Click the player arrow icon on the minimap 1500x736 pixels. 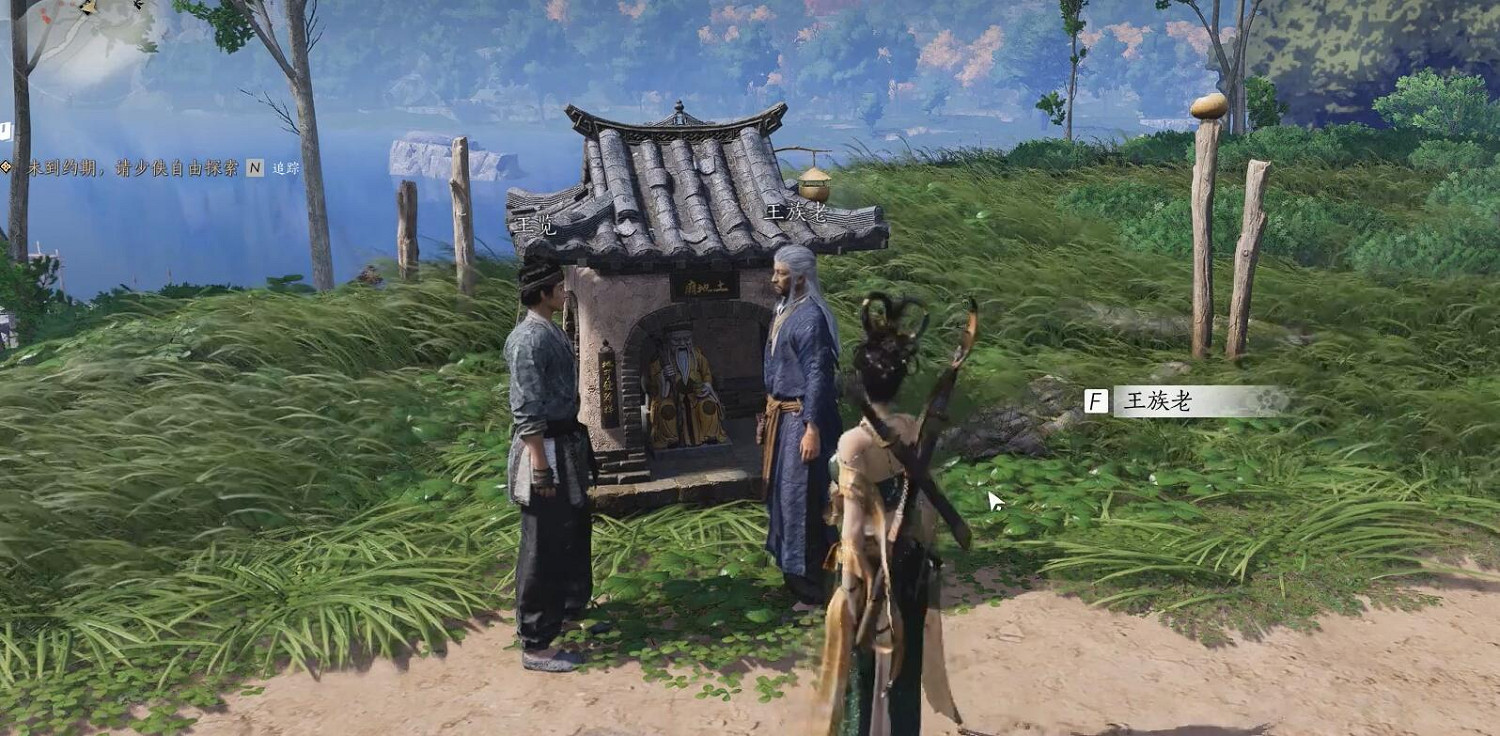[x=137, y=5]
